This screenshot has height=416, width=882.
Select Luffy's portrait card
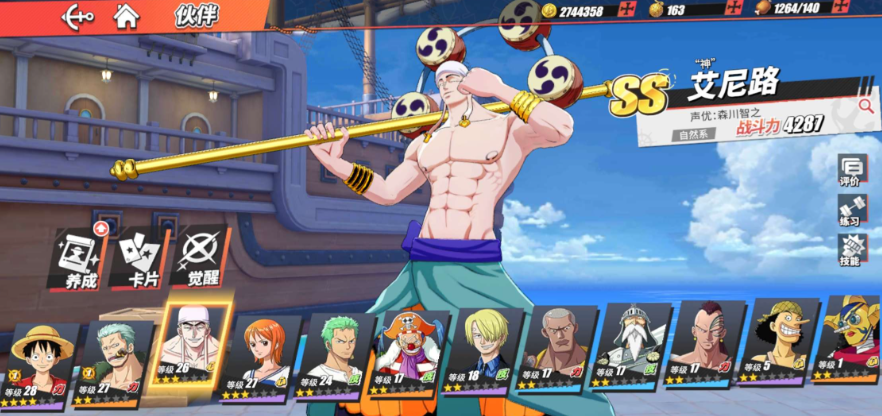(41, 360)
